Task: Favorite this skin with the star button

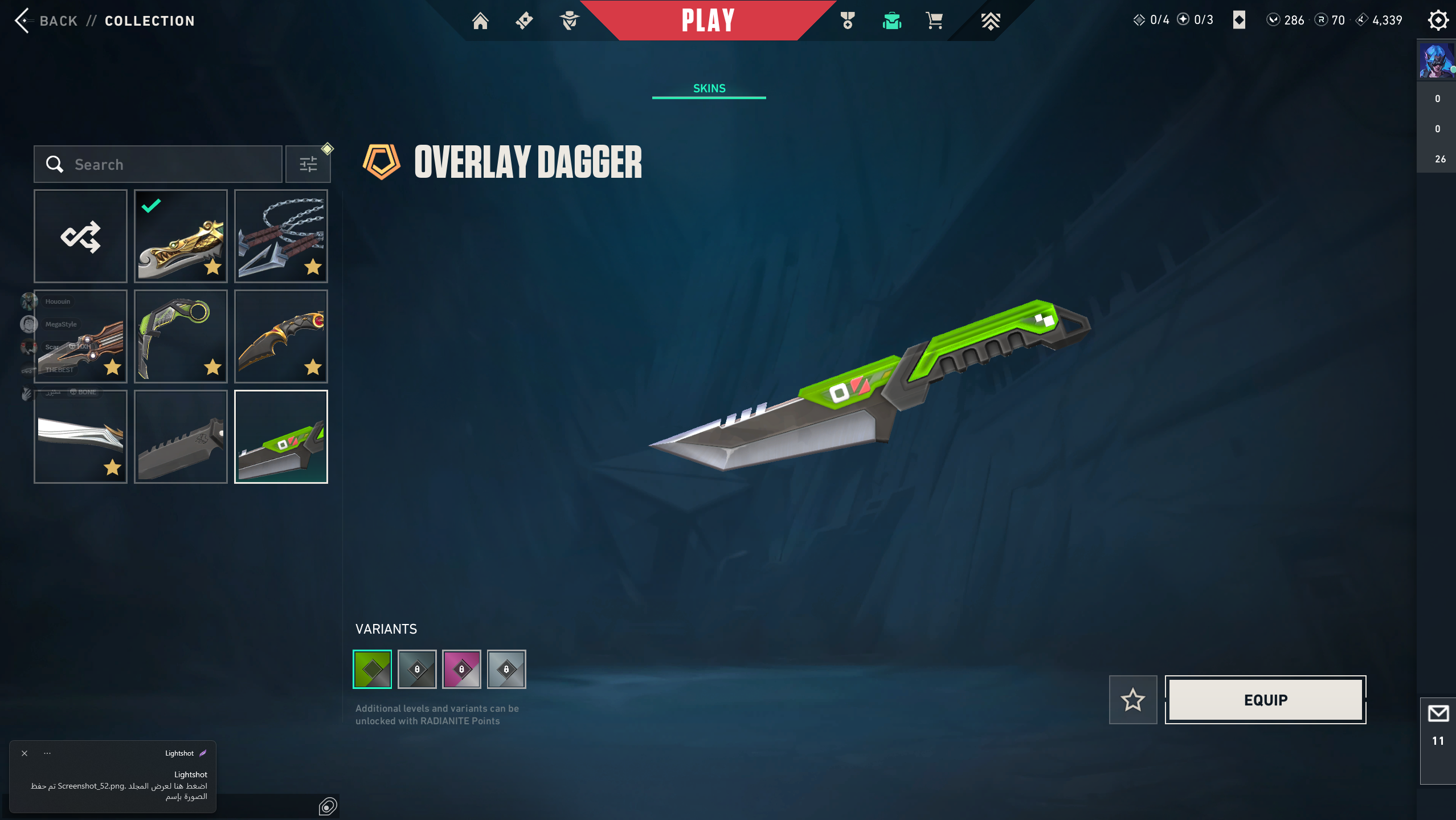Action: (1133, 700)
